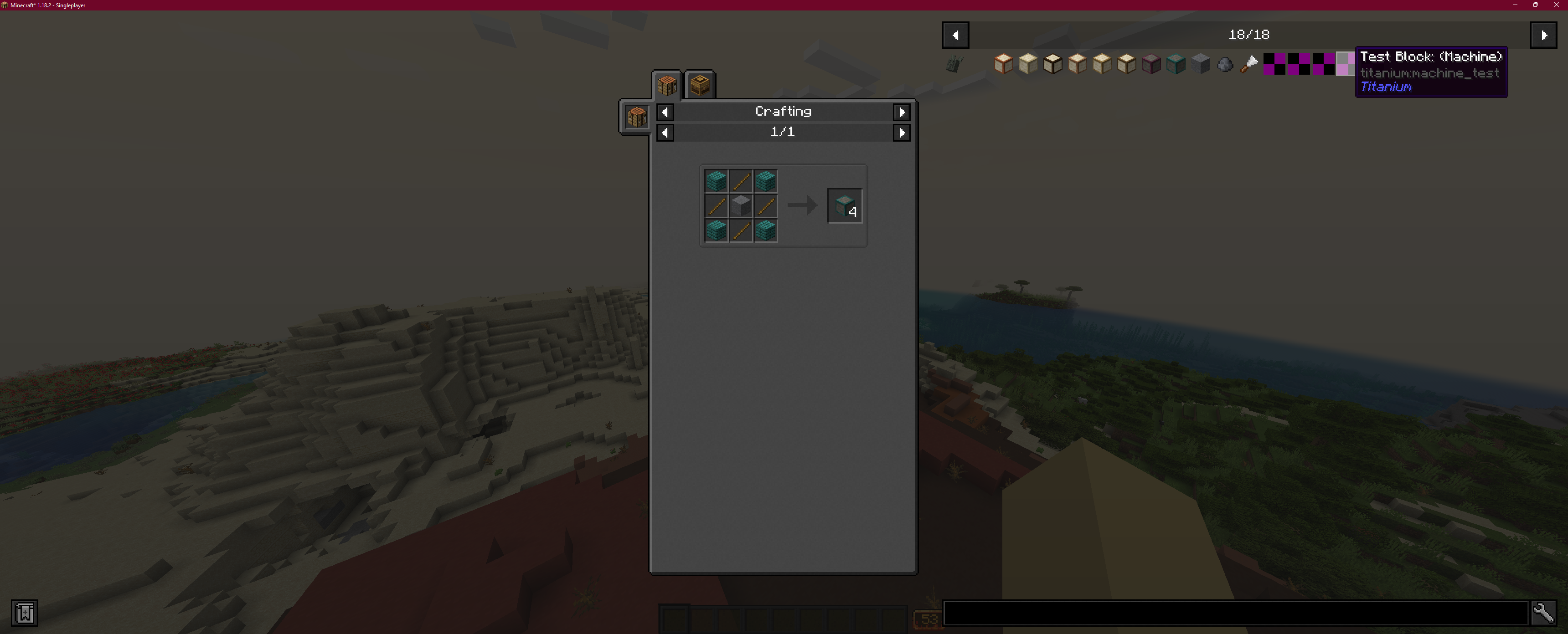Select the stone block in the item list
Viewport: 1568px width, 634px height.
[1201, 64]
